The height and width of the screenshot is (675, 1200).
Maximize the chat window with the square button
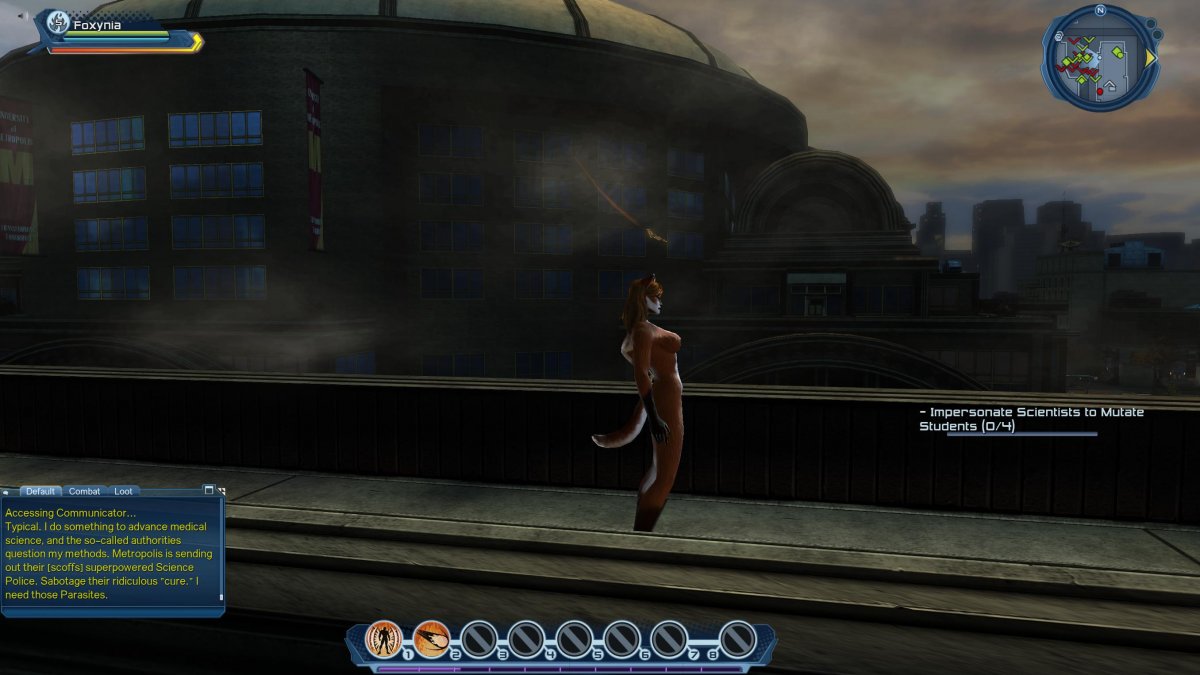coord(209,490)
